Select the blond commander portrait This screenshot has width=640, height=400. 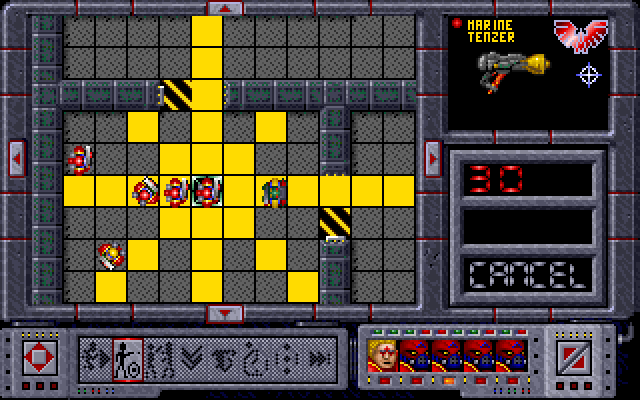[383, 356]
